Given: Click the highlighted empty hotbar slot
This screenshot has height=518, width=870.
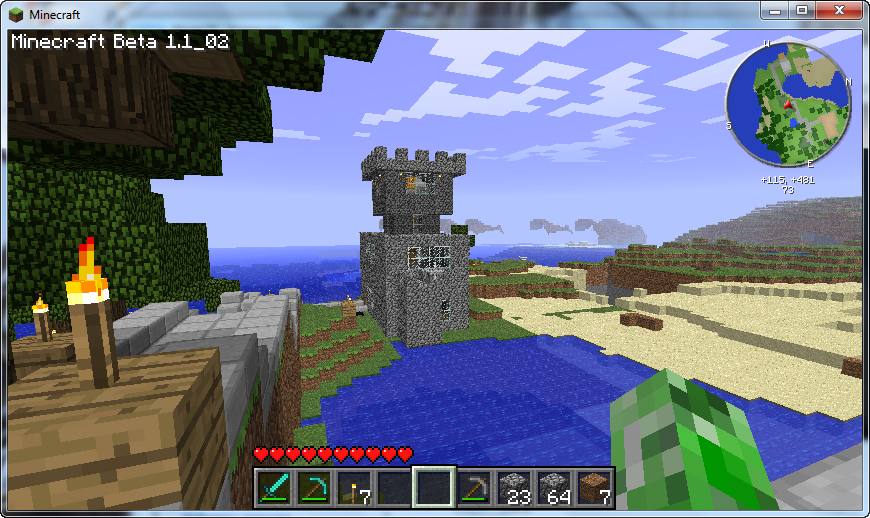Looking at the screenshot, I should 434,487.
